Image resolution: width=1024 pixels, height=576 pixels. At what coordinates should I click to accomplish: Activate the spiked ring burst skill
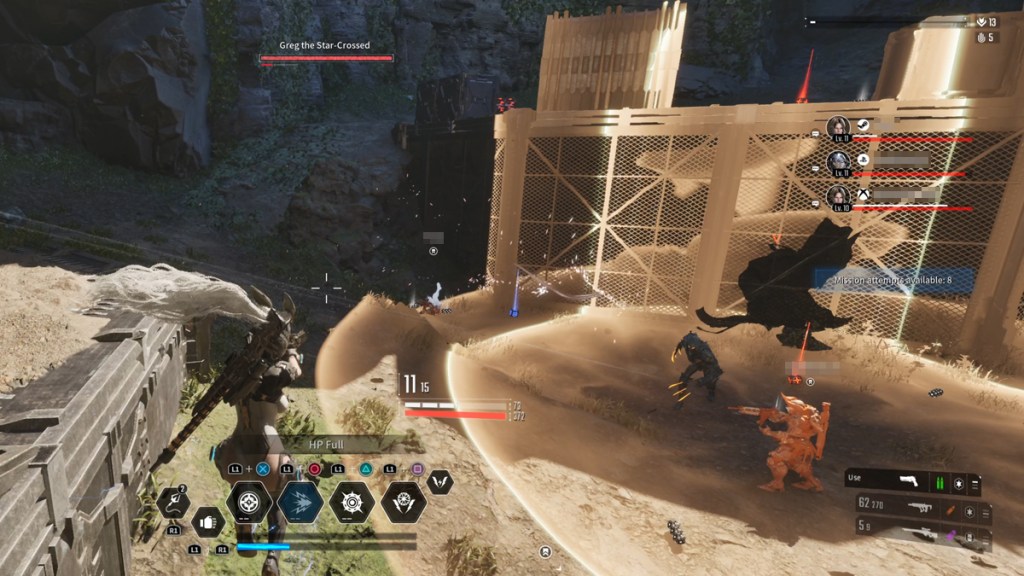click(x=352, y=502)
